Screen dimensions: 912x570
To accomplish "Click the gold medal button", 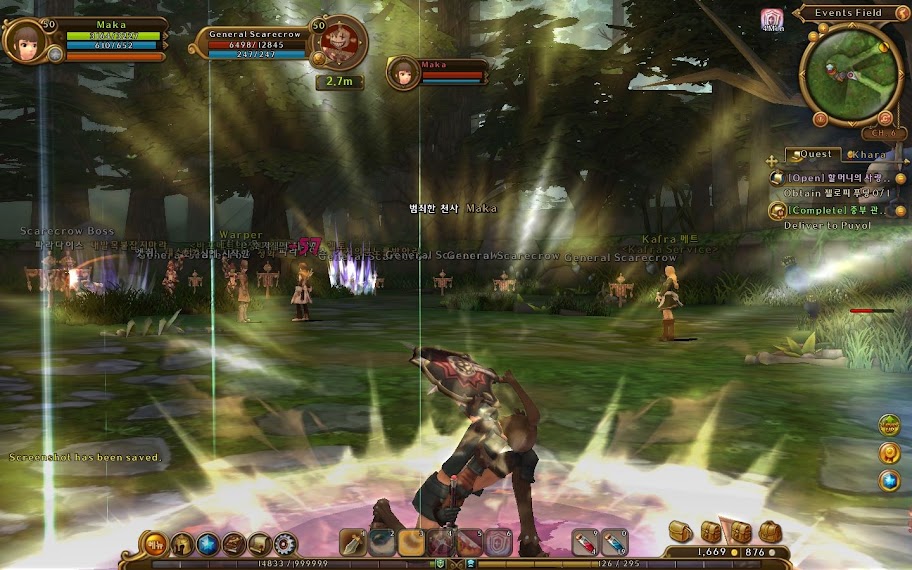I will coord(889,453).
